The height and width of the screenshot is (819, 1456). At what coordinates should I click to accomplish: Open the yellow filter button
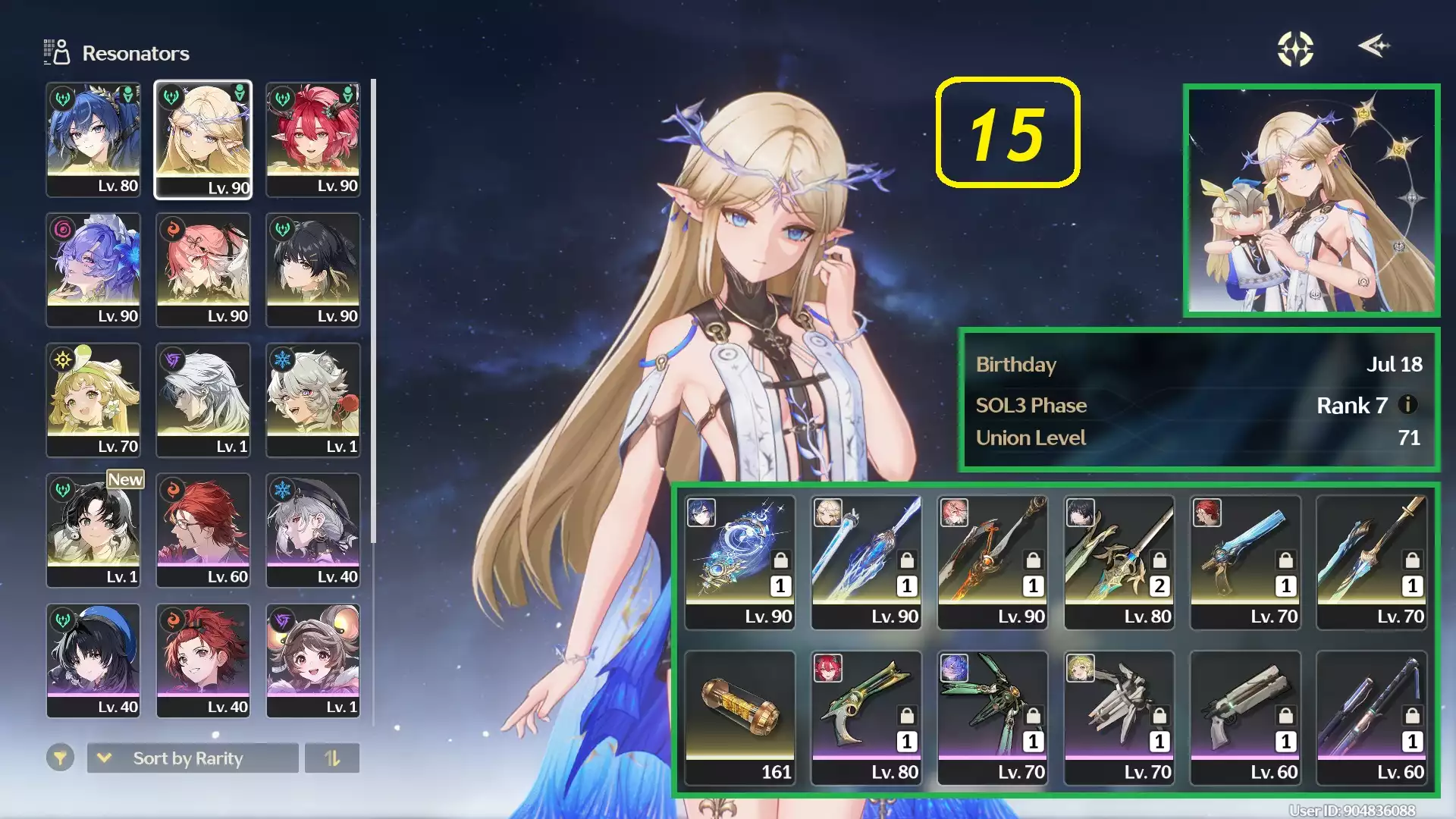pos(60,758)
